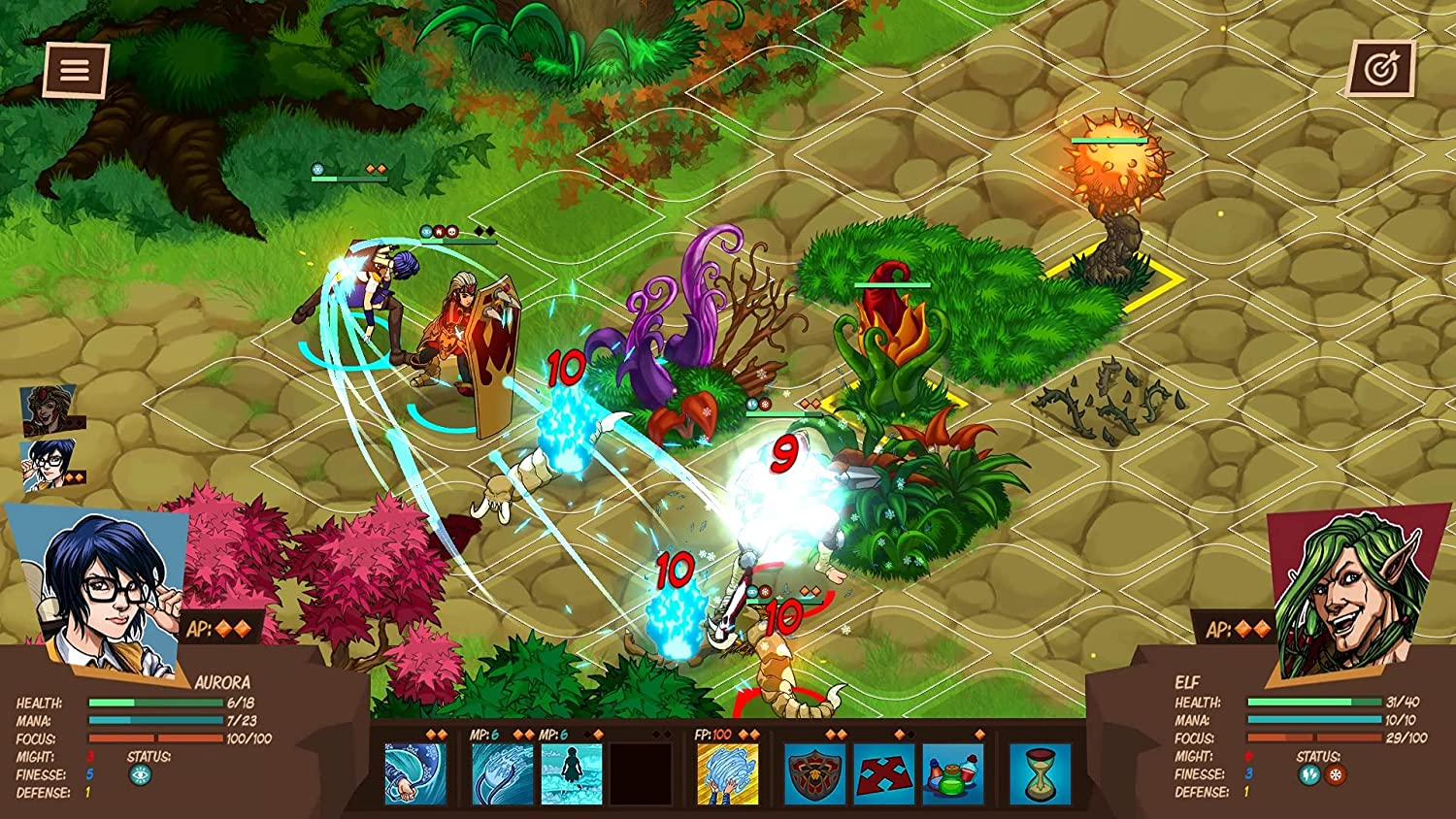Toggle the Elf's red status effect icon
This screenshot has height=819, width=1456.
click(x=1335, y=774)
